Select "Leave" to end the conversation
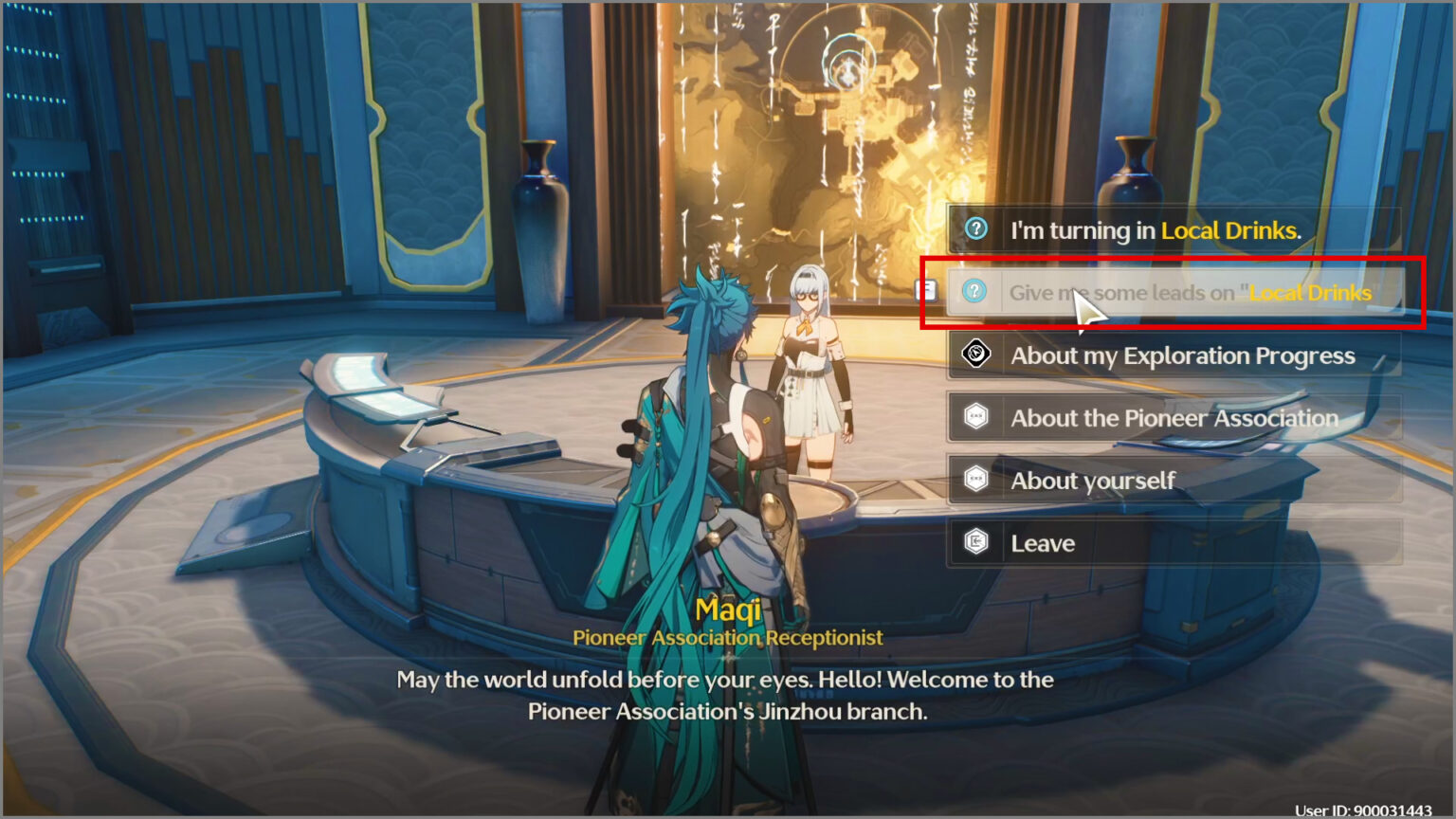Screen dimensions: 1456x819 coord(1043,542)
